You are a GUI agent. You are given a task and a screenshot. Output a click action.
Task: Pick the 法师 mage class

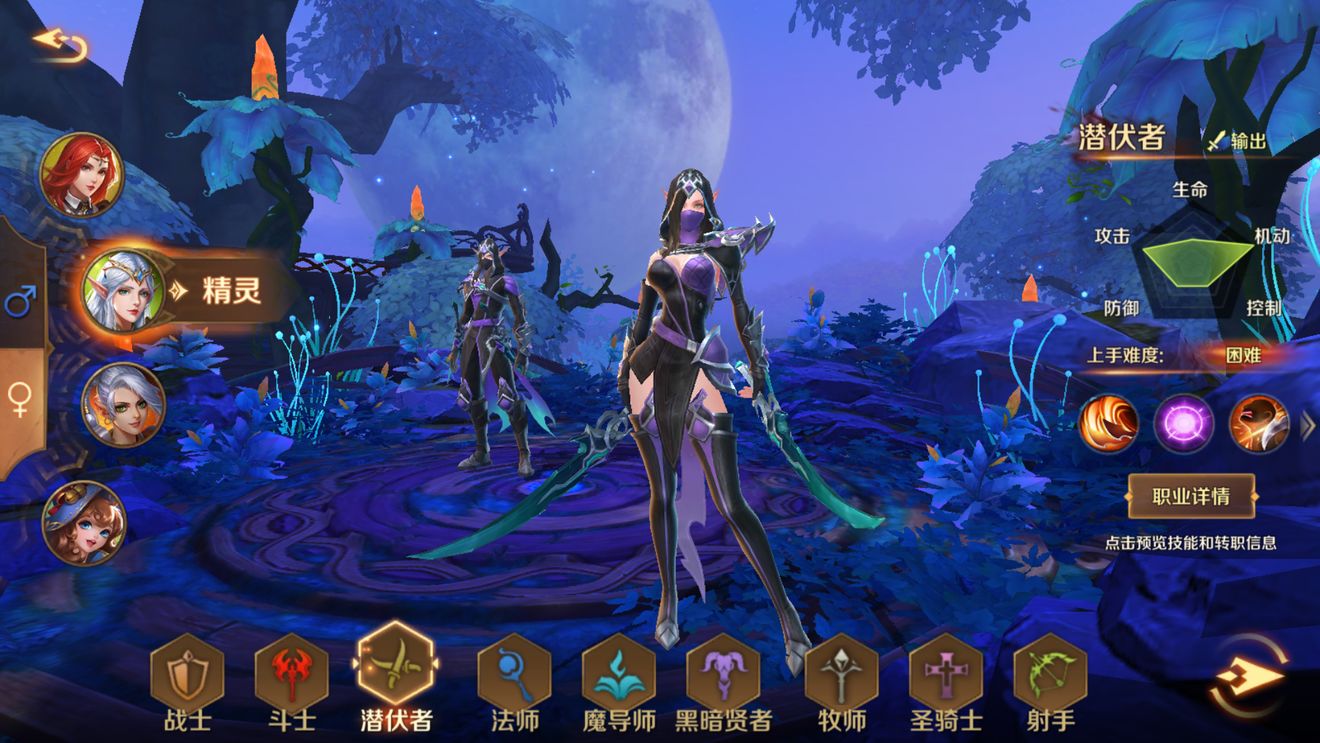514,672
